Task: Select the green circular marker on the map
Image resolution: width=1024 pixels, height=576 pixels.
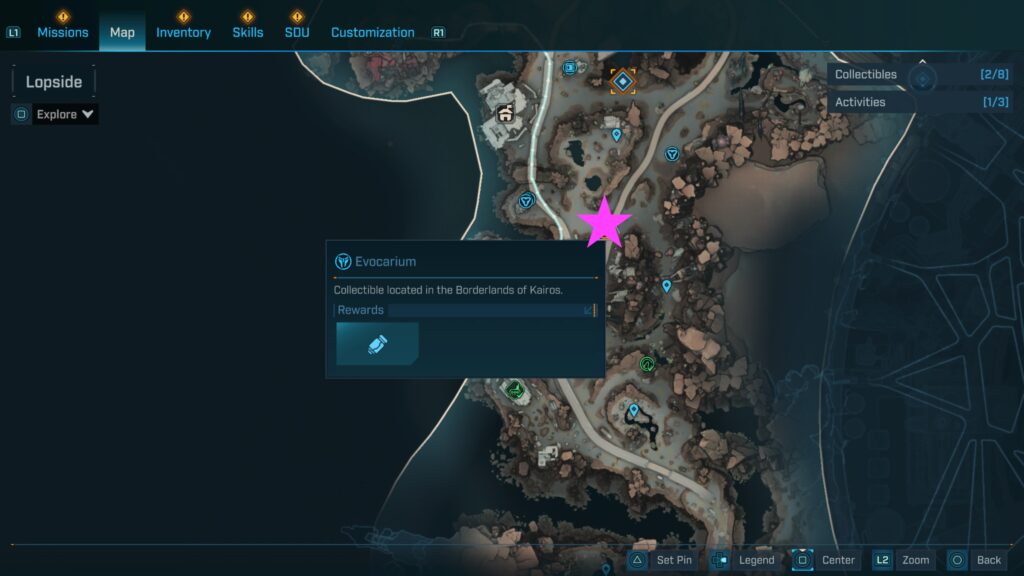Action: 647,364
